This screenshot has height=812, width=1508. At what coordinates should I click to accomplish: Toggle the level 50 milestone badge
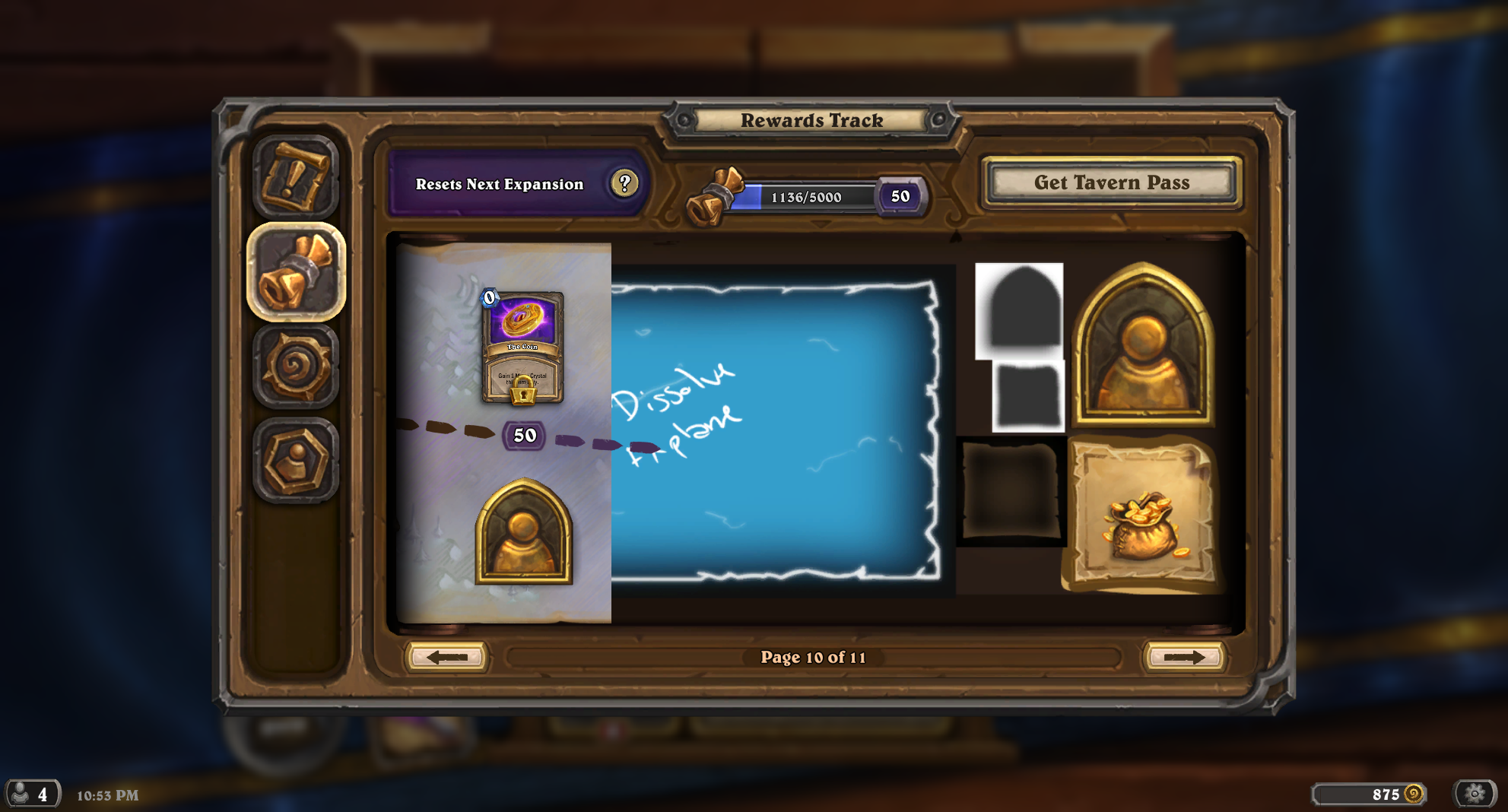522,435
